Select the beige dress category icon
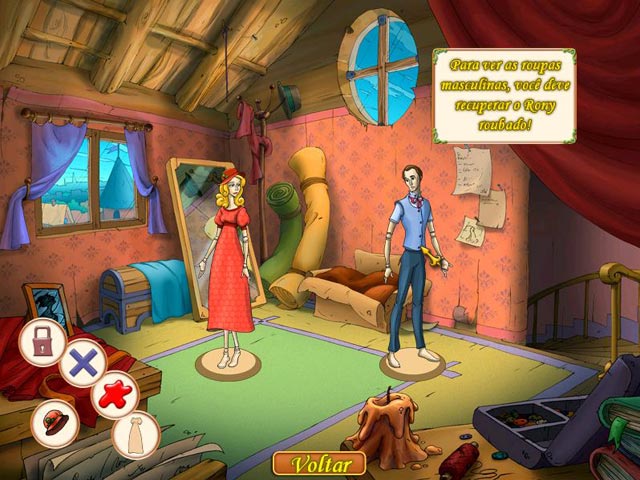Image resolution: width=640 pixels, height=480 pixels. tap(135, 432)
